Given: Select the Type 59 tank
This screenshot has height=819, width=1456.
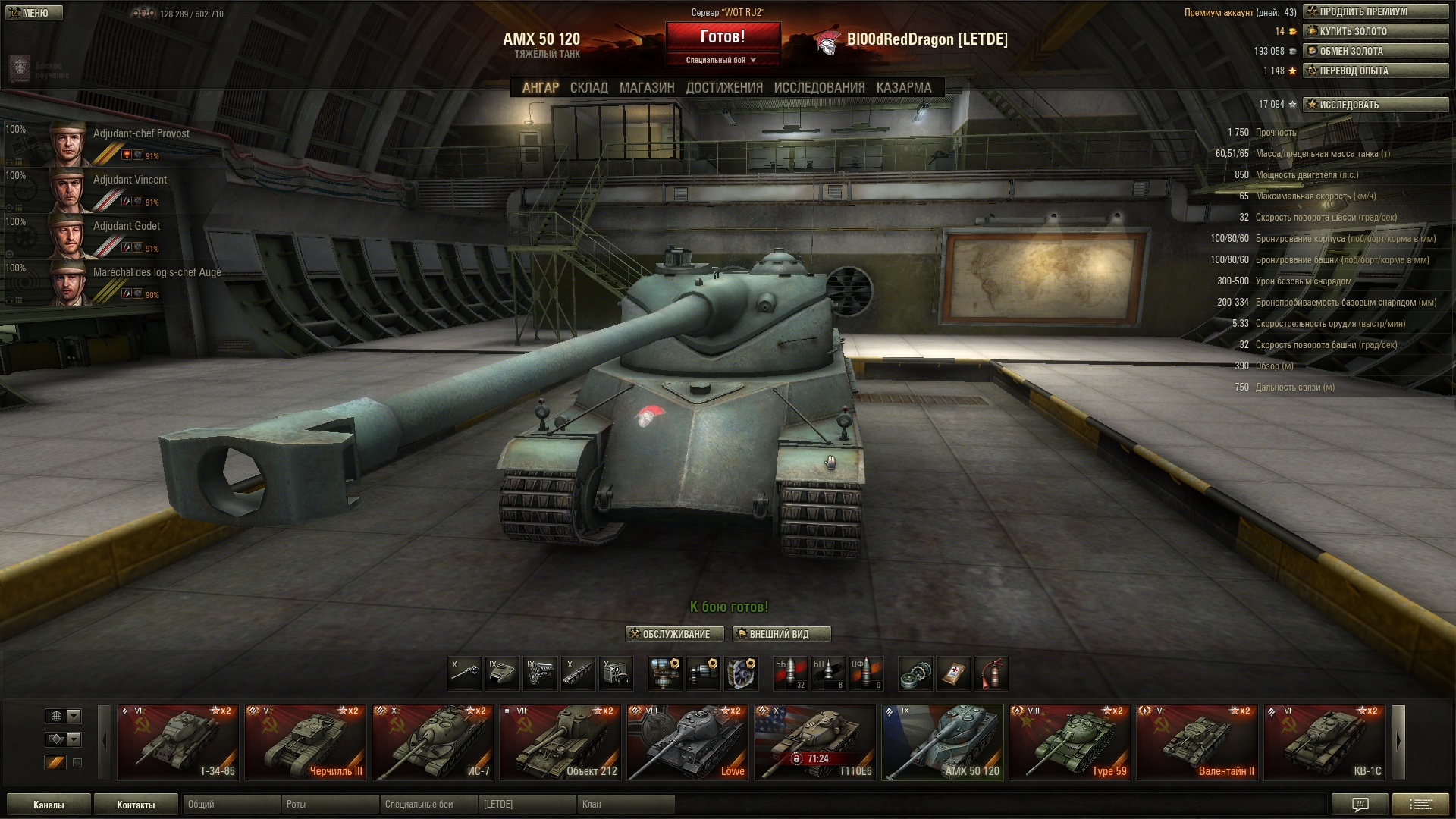Looking at the screenshot, I should point(1069,742).
